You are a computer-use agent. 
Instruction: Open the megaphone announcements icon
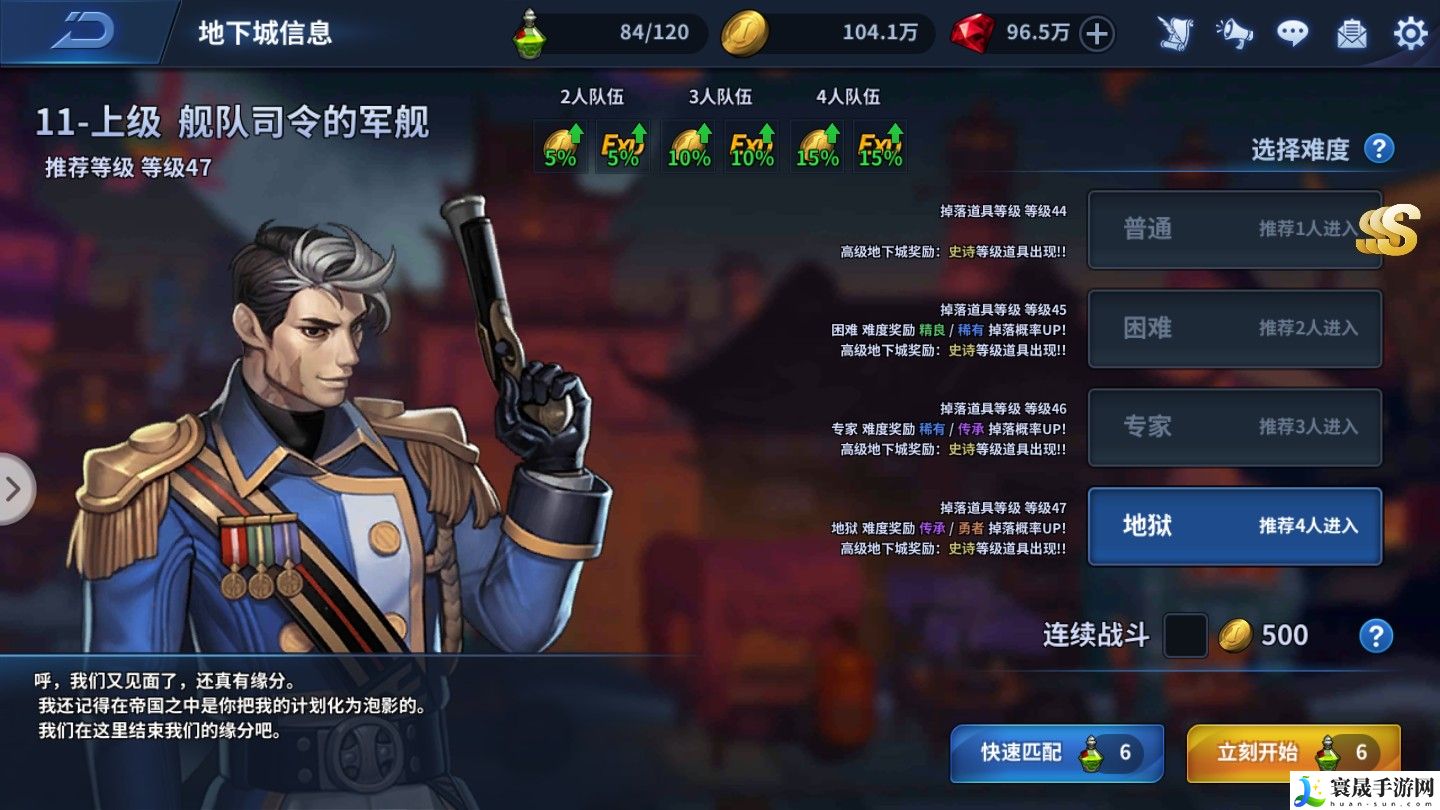[x=1234, y=34]
